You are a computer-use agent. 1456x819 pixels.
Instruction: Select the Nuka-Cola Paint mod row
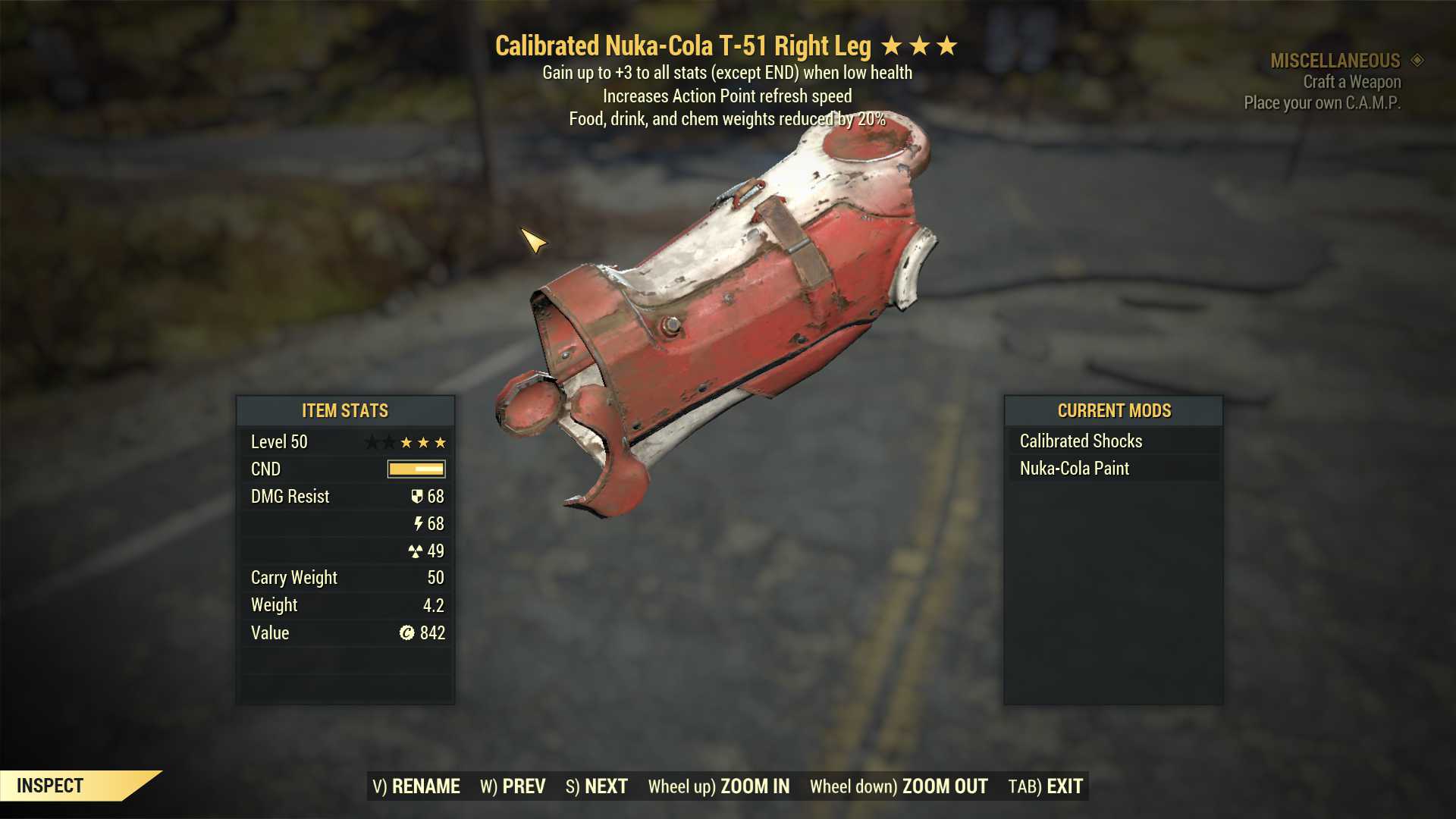1112,469
